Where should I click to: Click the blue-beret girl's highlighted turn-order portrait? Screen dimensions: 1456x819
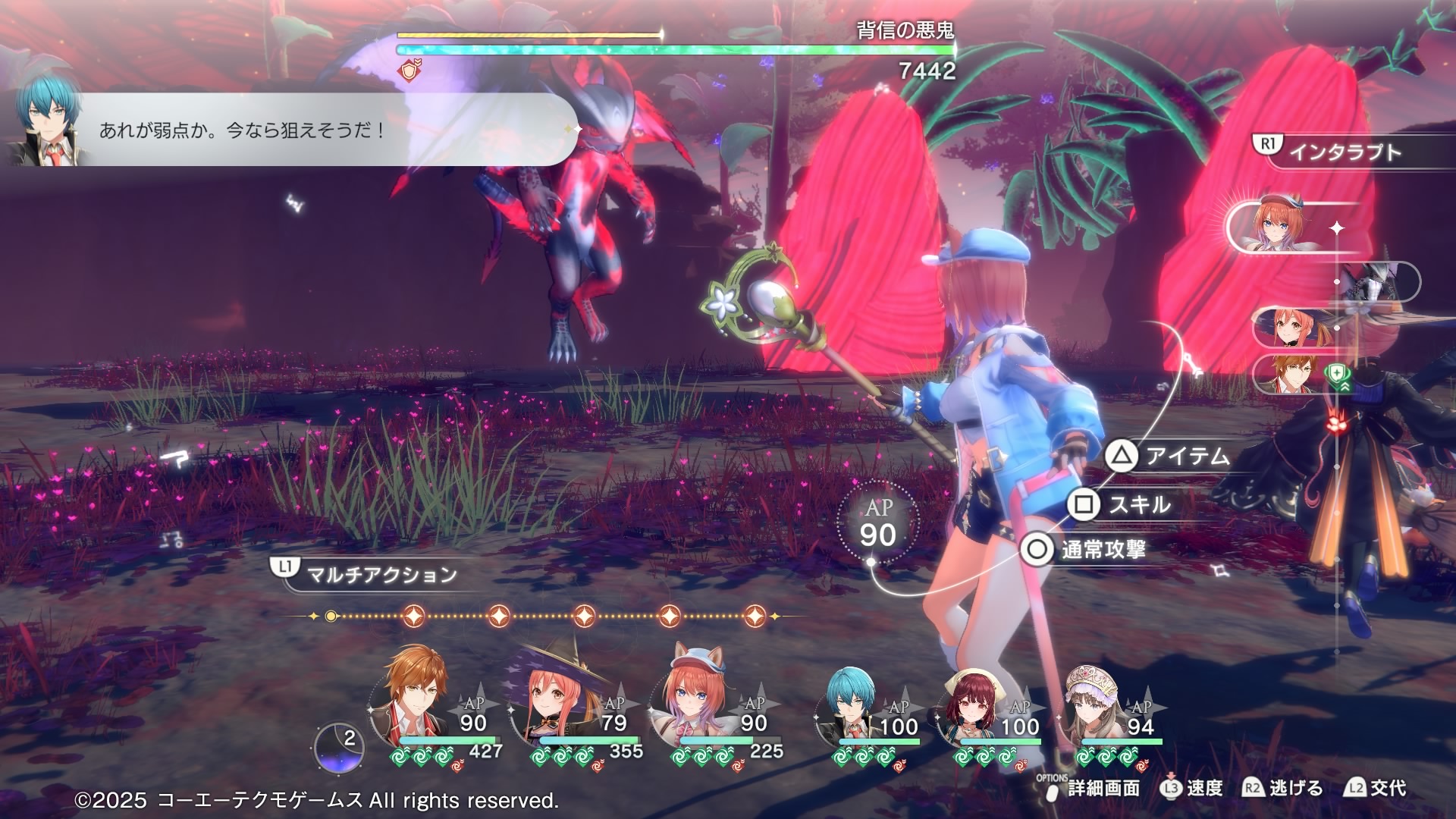point(1282,226)
